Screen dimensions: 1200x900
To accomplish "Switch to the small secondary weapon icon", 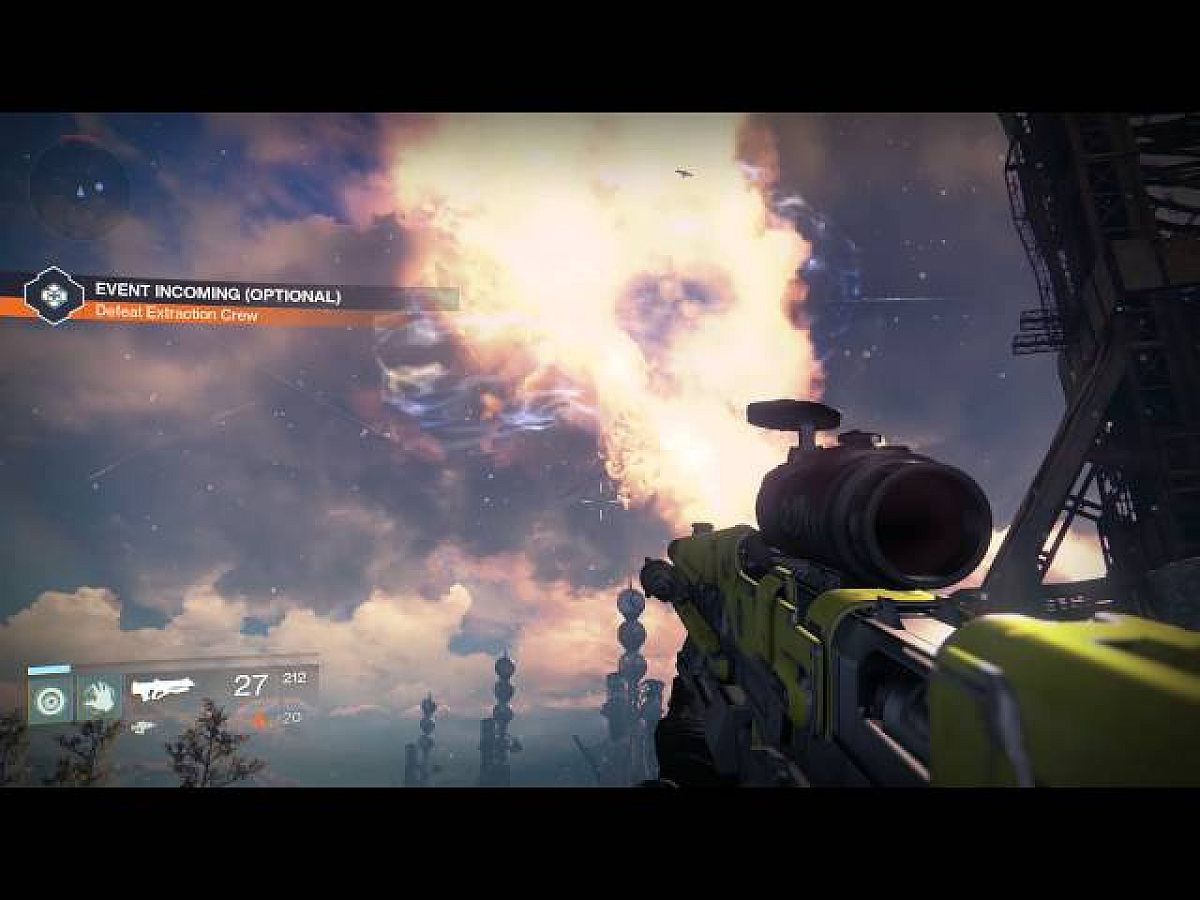I will coord(144,727).
